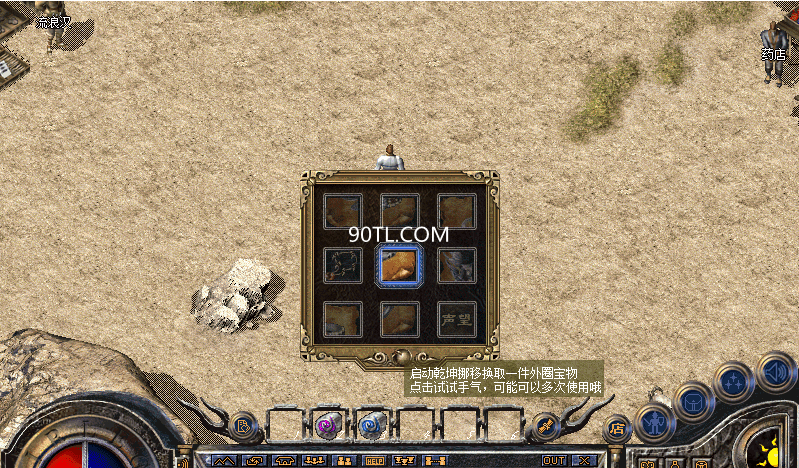The image size is (799, 468).
Task: Click the note-and-pen icon left of hotbar
Action: tap(244, 427)
